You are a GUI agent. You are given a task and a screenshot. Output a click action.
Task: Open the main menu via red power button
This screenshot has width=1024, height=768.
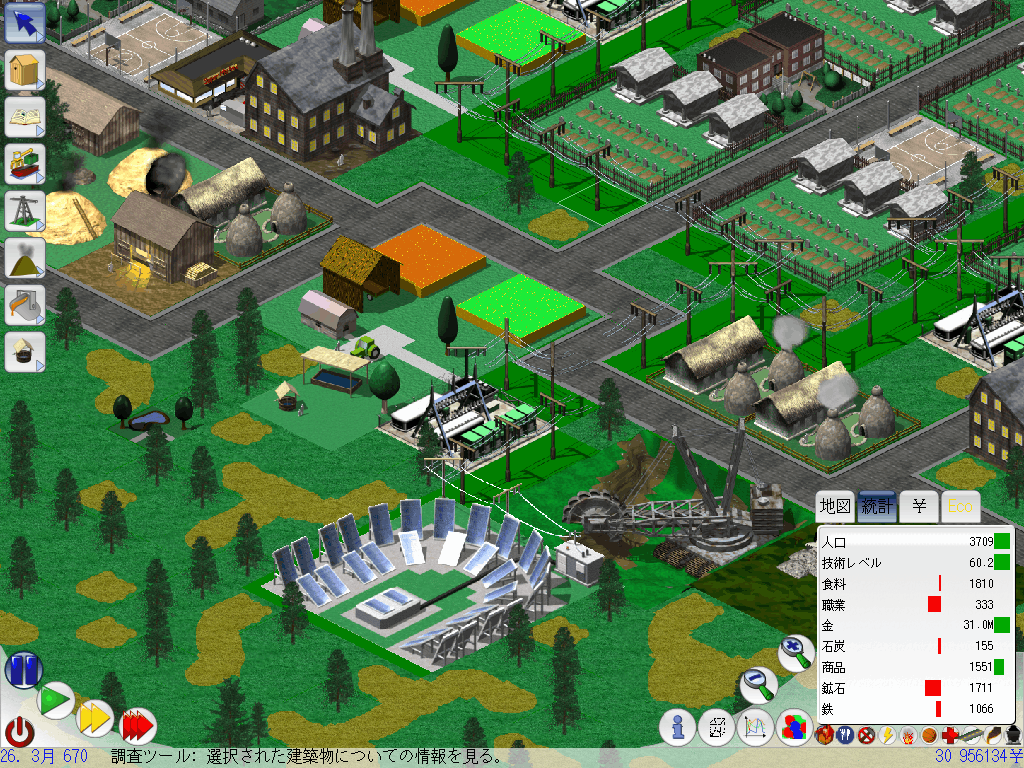pyautogui.click(x=20, y=732)
